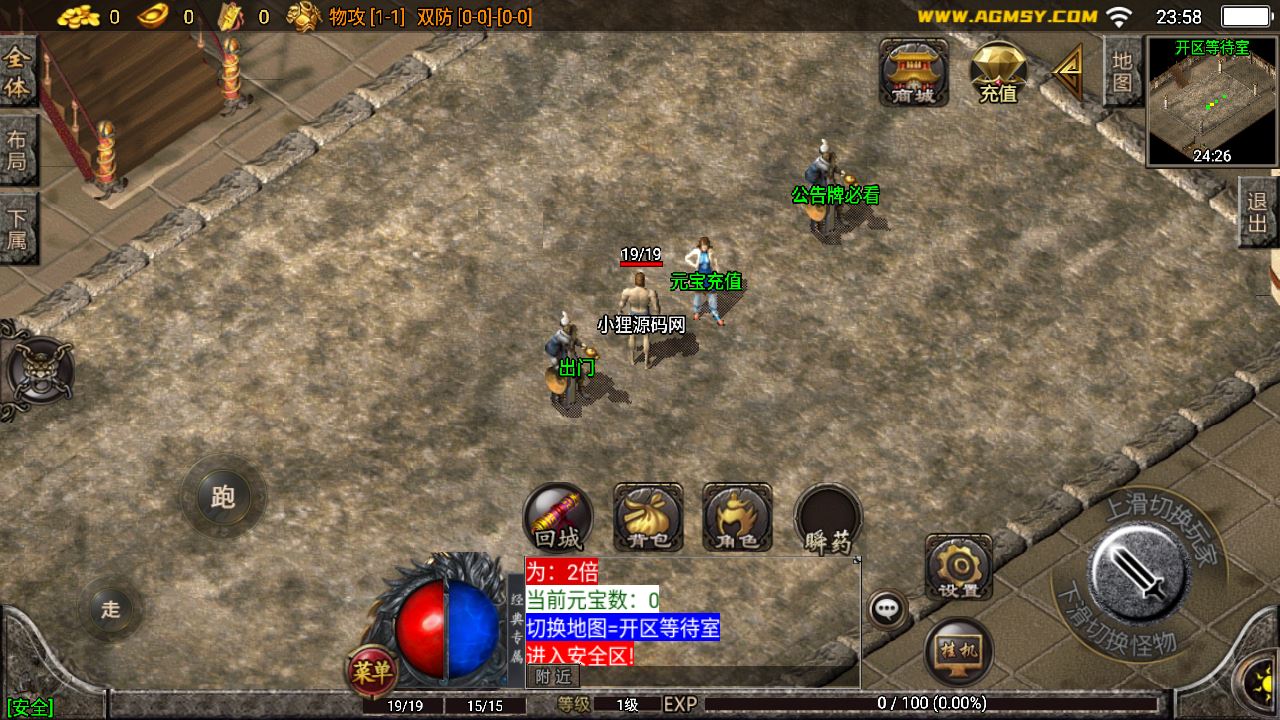
Task: Open the 设置 settings gear
Action: 958,567
